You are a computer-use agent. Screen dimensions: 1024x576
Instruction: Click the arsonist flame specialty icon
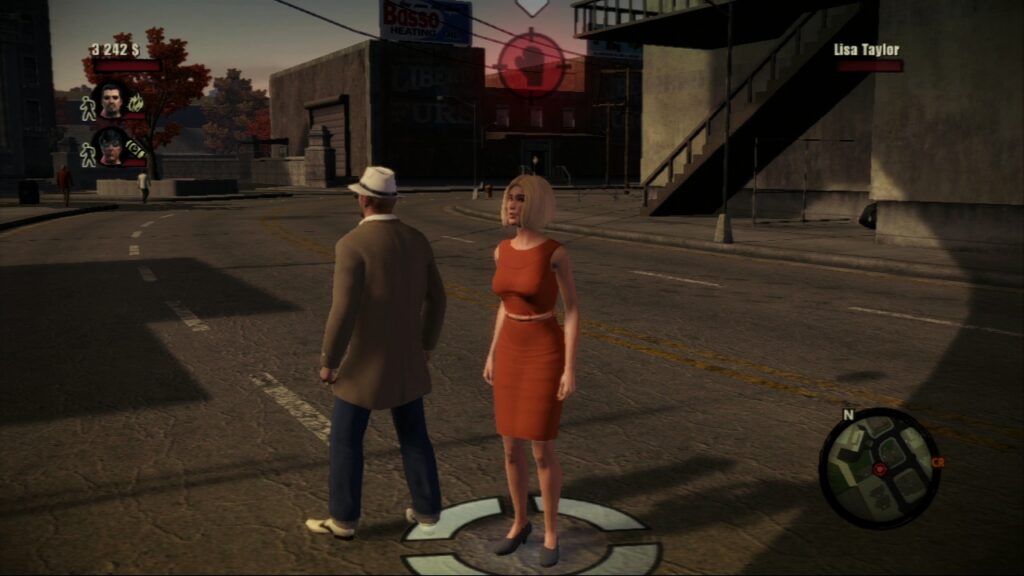pyautogui.click(x=137, y=101)
